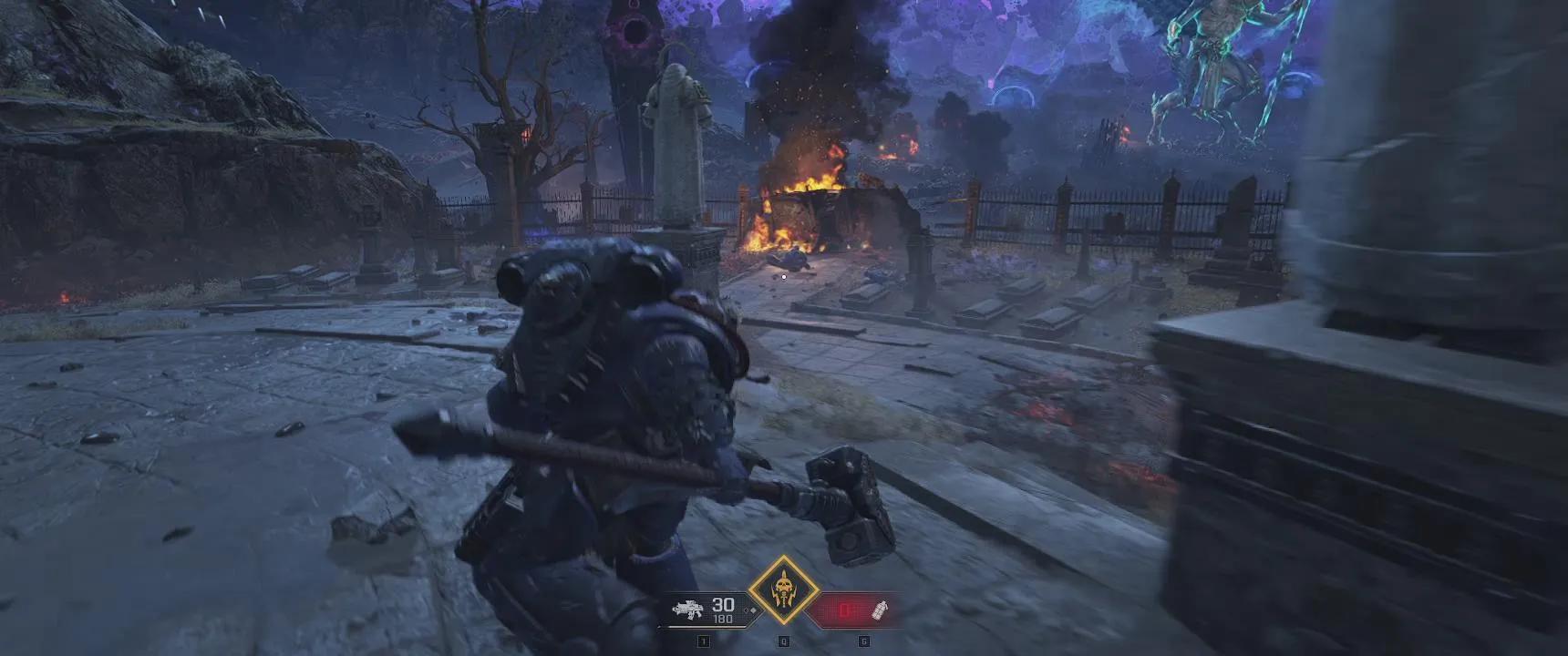Click the magazine count showing 30
The image size is (1568, 656).
pyautogui.click(x=723, y=605)
